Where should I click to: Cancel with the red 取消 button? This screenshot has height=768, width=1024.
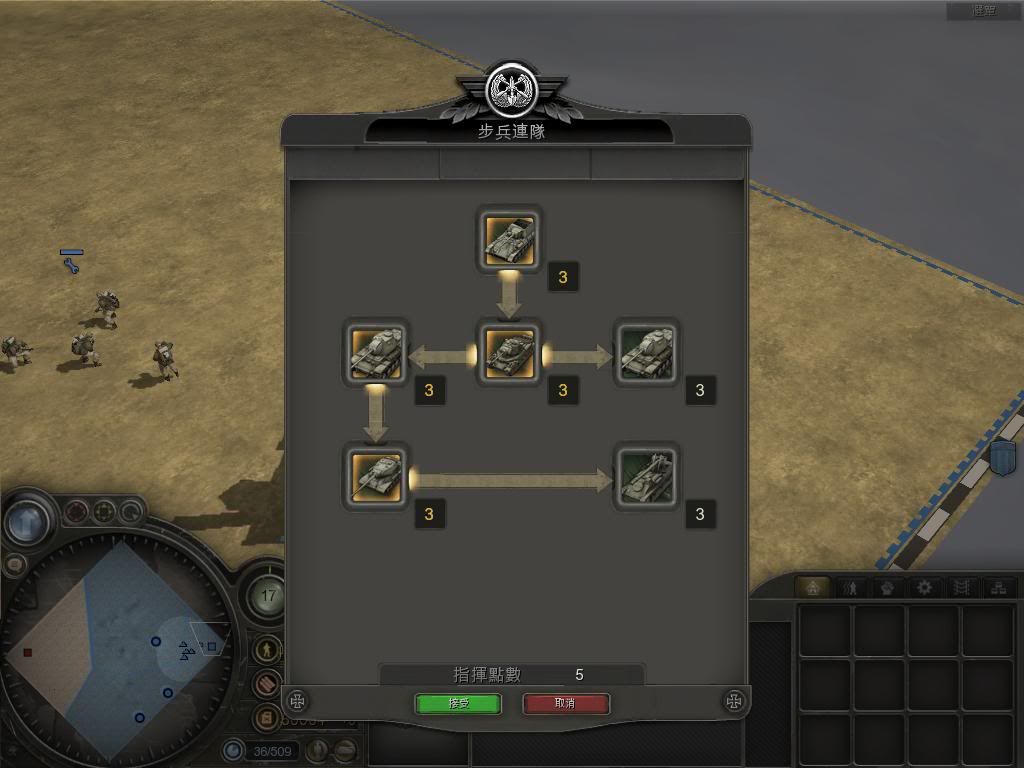(565, 703)
